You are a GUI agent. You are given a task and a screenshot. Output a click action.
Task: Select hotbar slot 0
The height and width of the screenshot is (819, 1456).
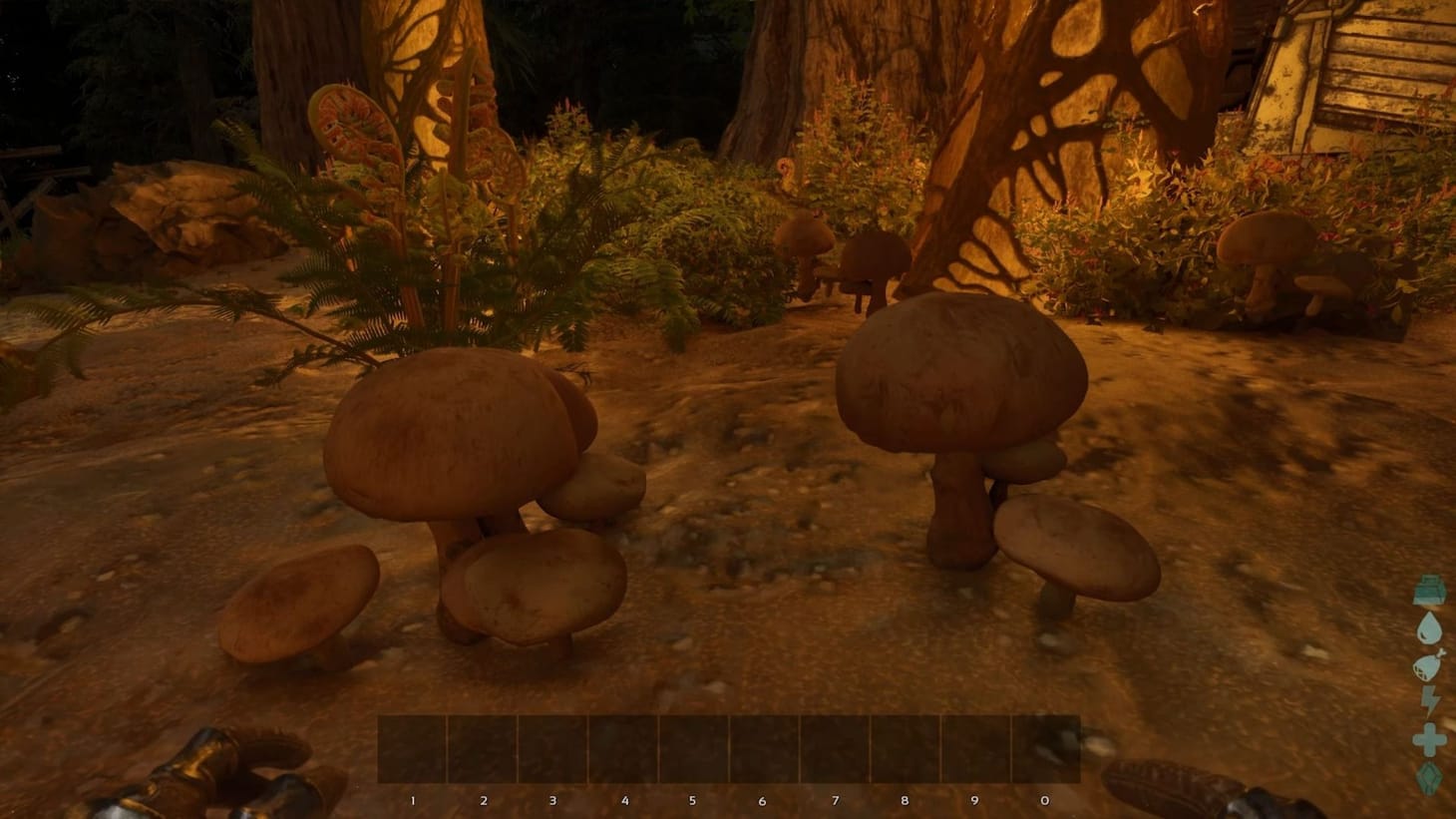click(x=1044, y=746)
